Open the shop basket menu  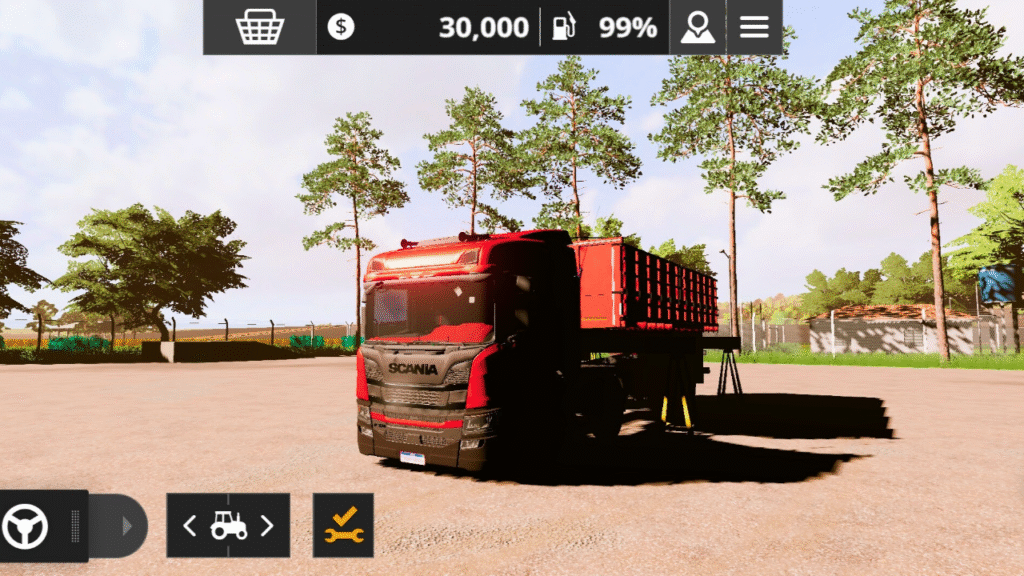tap(259, 27)
